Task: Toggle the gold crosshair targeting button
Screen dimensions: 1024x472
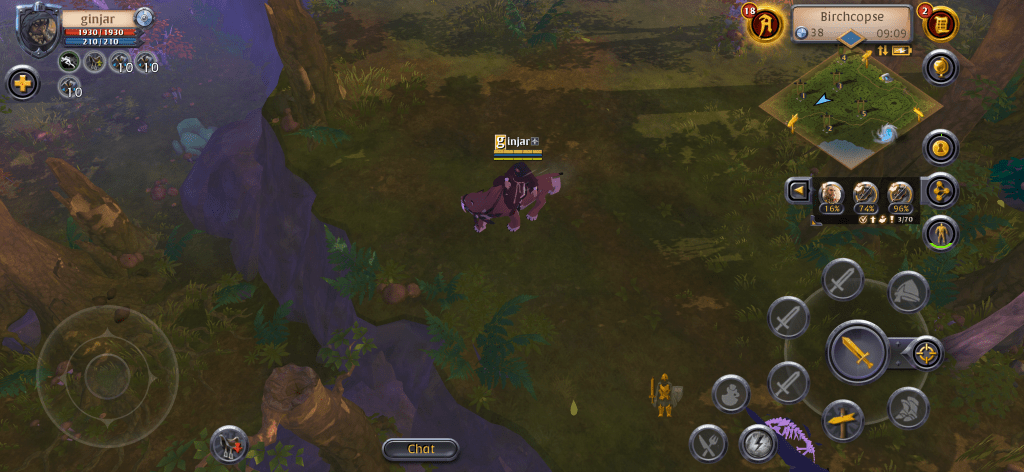Action: point(927,353)
